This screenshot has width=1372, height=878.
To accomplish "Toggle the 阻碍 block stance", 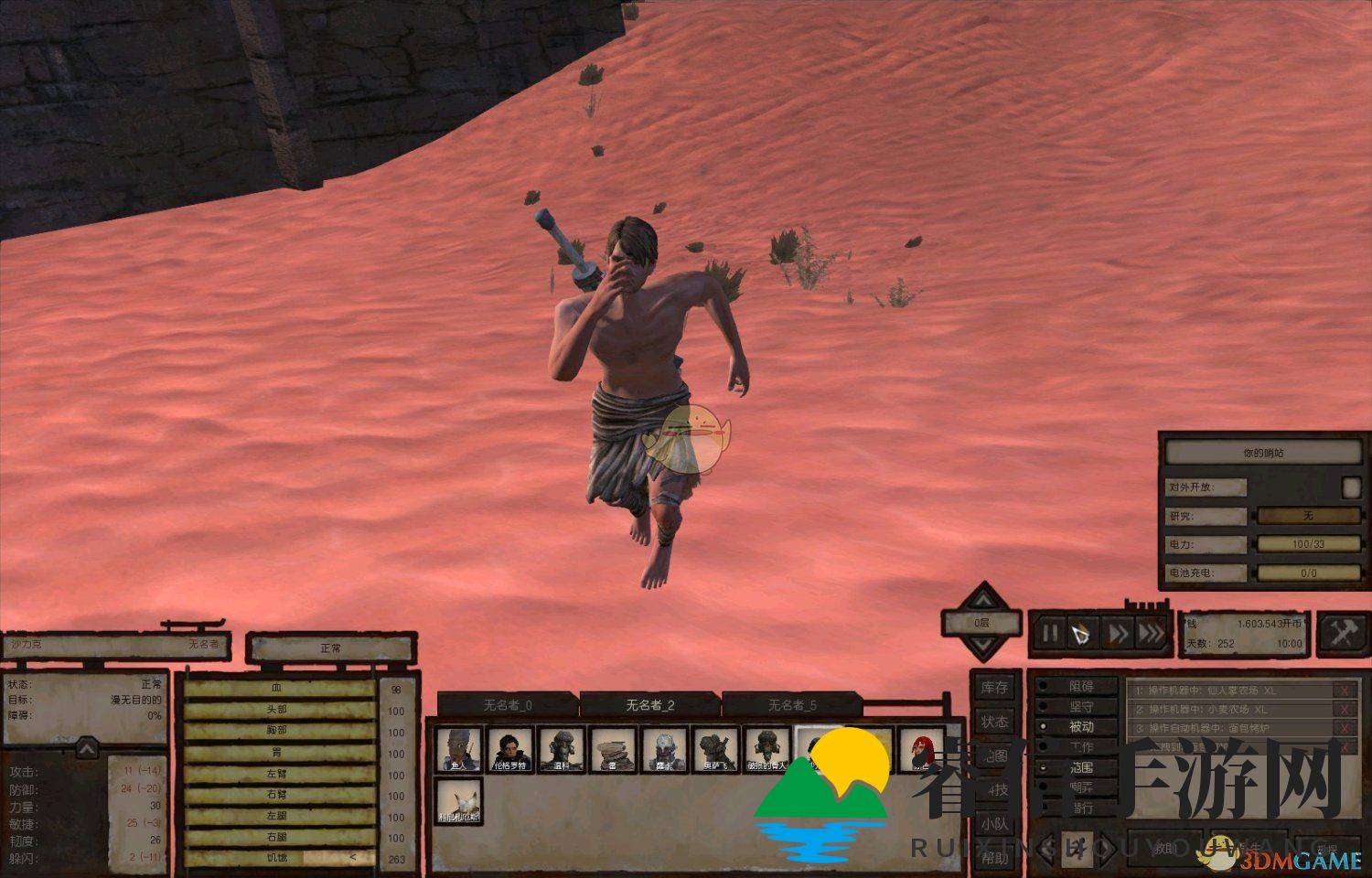I will 1080,686.
